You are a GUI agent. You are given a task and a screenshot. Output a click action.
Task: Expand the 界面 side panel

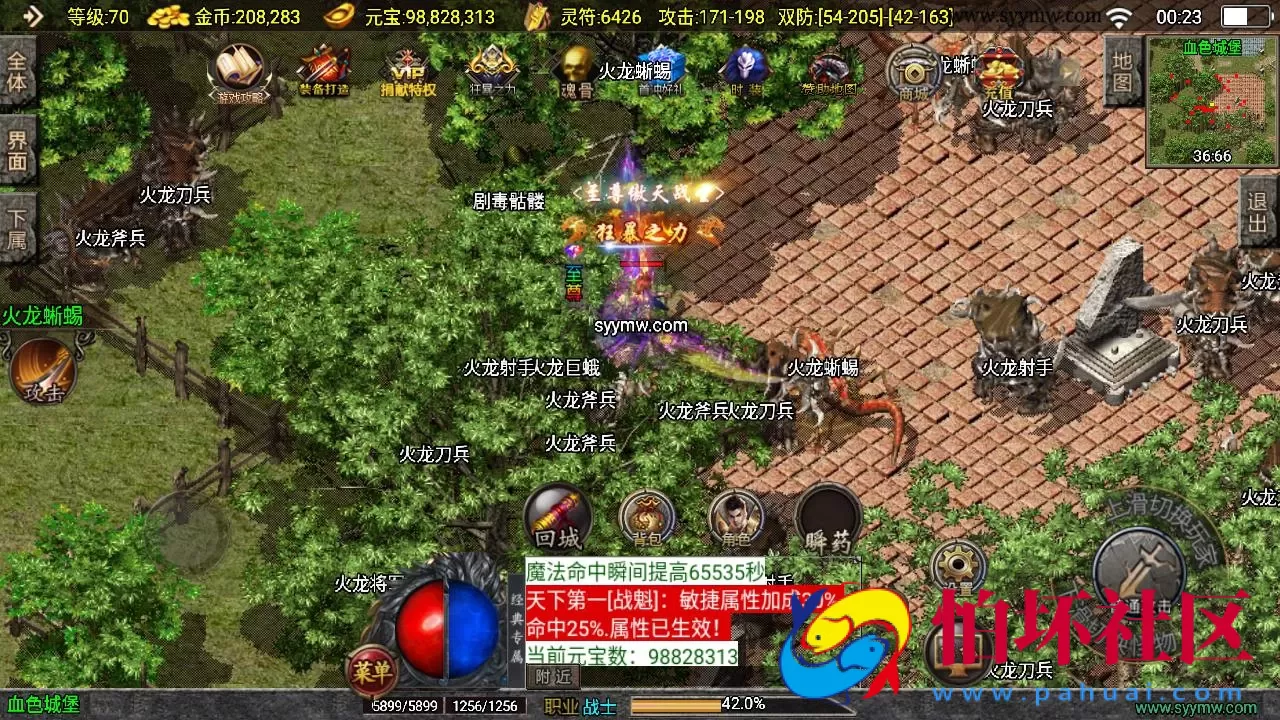(x=17, y=150)
